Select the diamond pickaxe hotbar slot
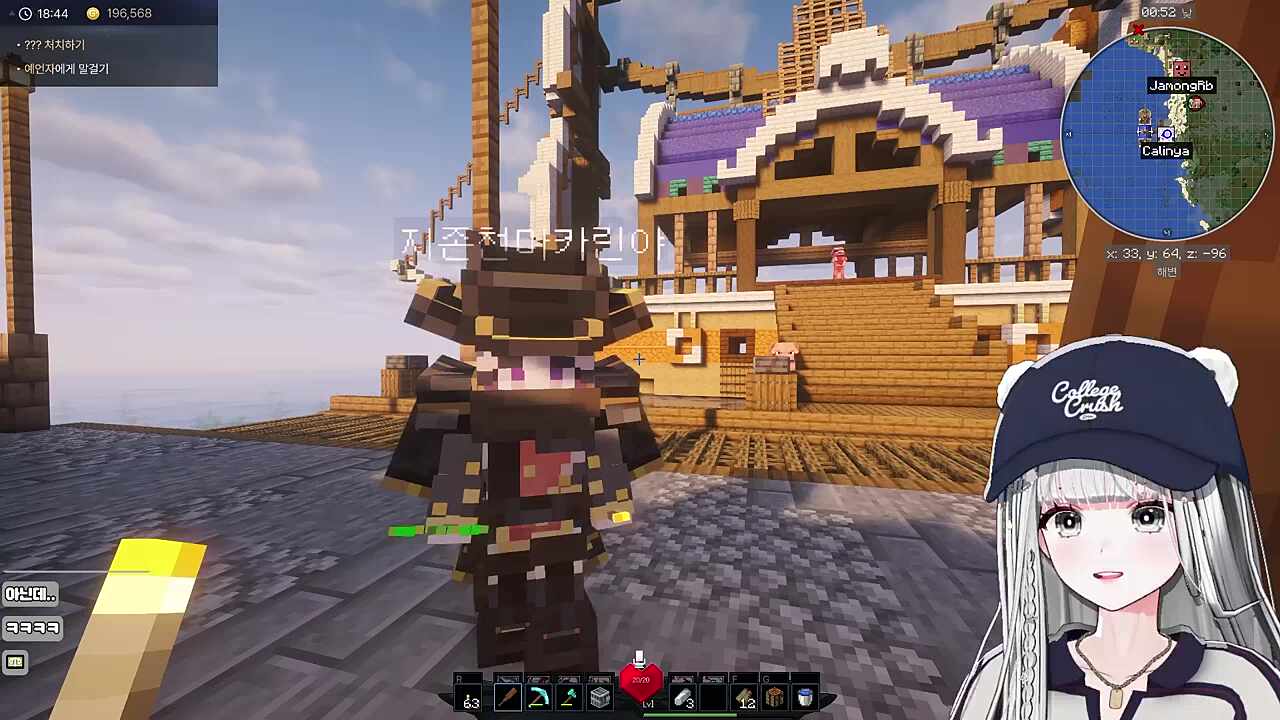 538,697
